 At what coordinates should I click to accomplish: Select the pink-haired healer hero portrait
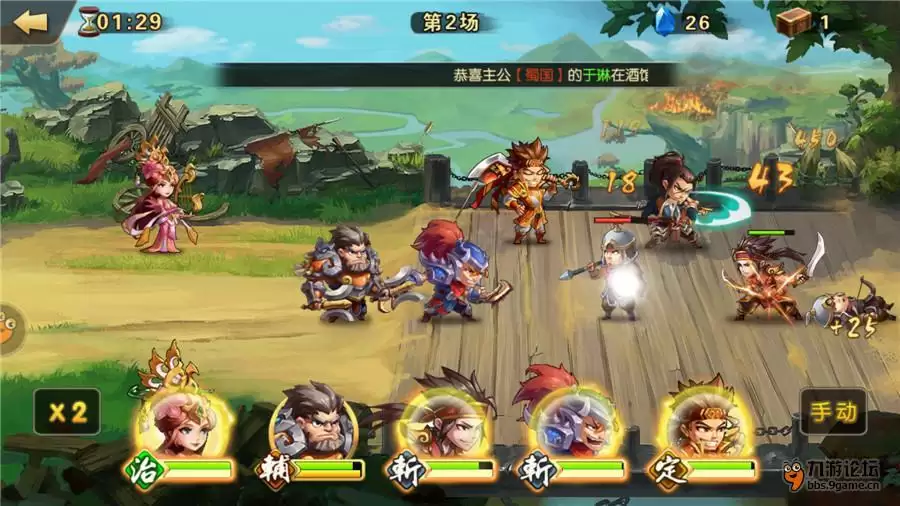(181, 422)
